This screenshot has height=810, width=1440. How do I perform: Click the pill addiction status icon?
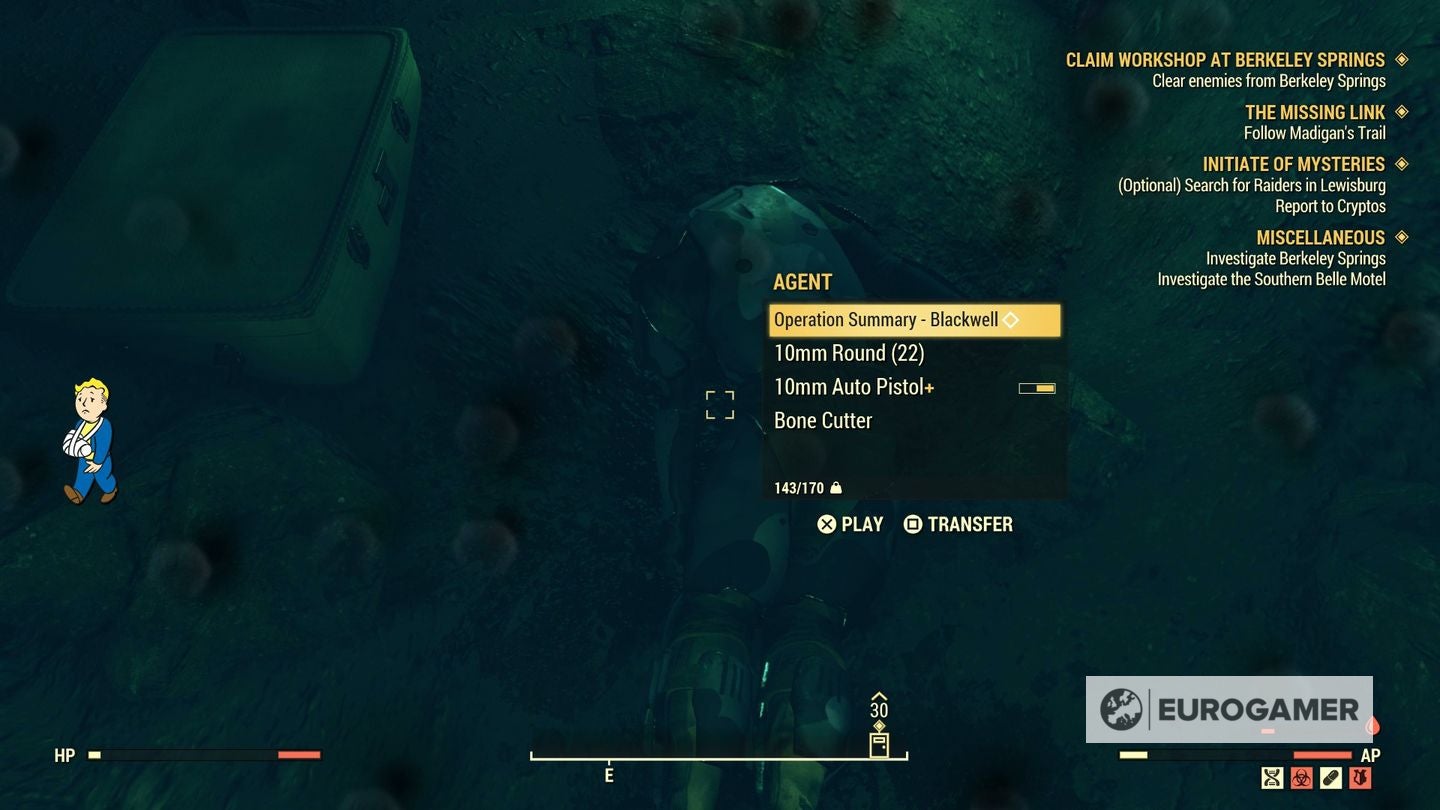(1330, 778)
